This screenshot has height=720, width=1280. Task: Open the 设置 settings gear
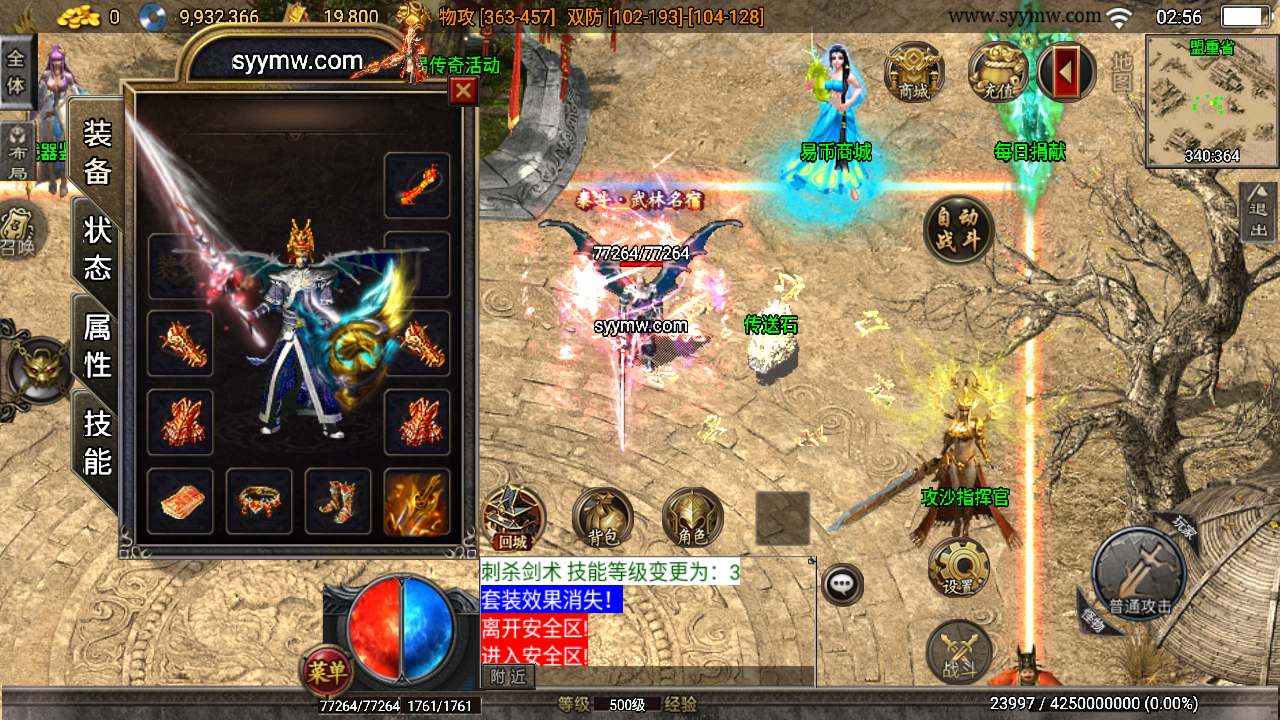(958, 568)
